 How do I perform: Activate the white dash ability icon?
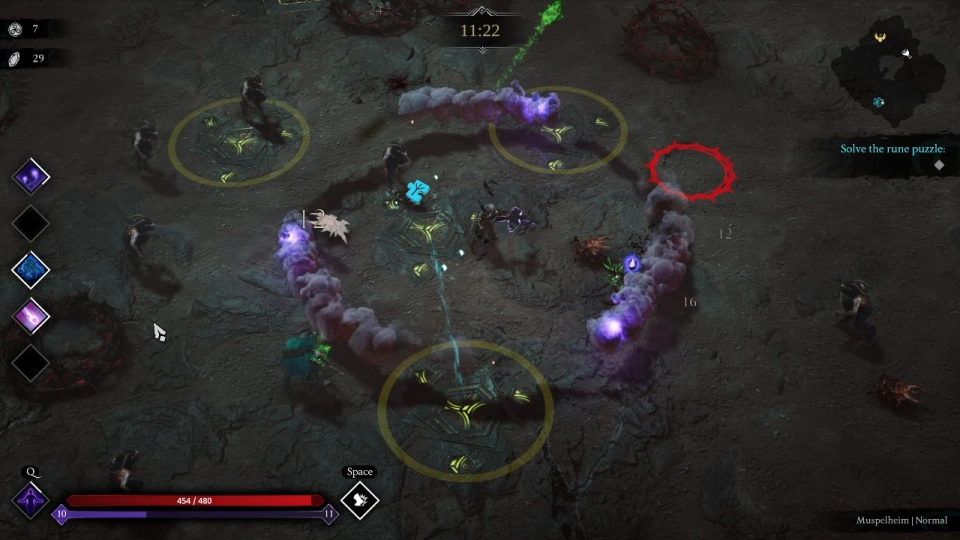360,500
